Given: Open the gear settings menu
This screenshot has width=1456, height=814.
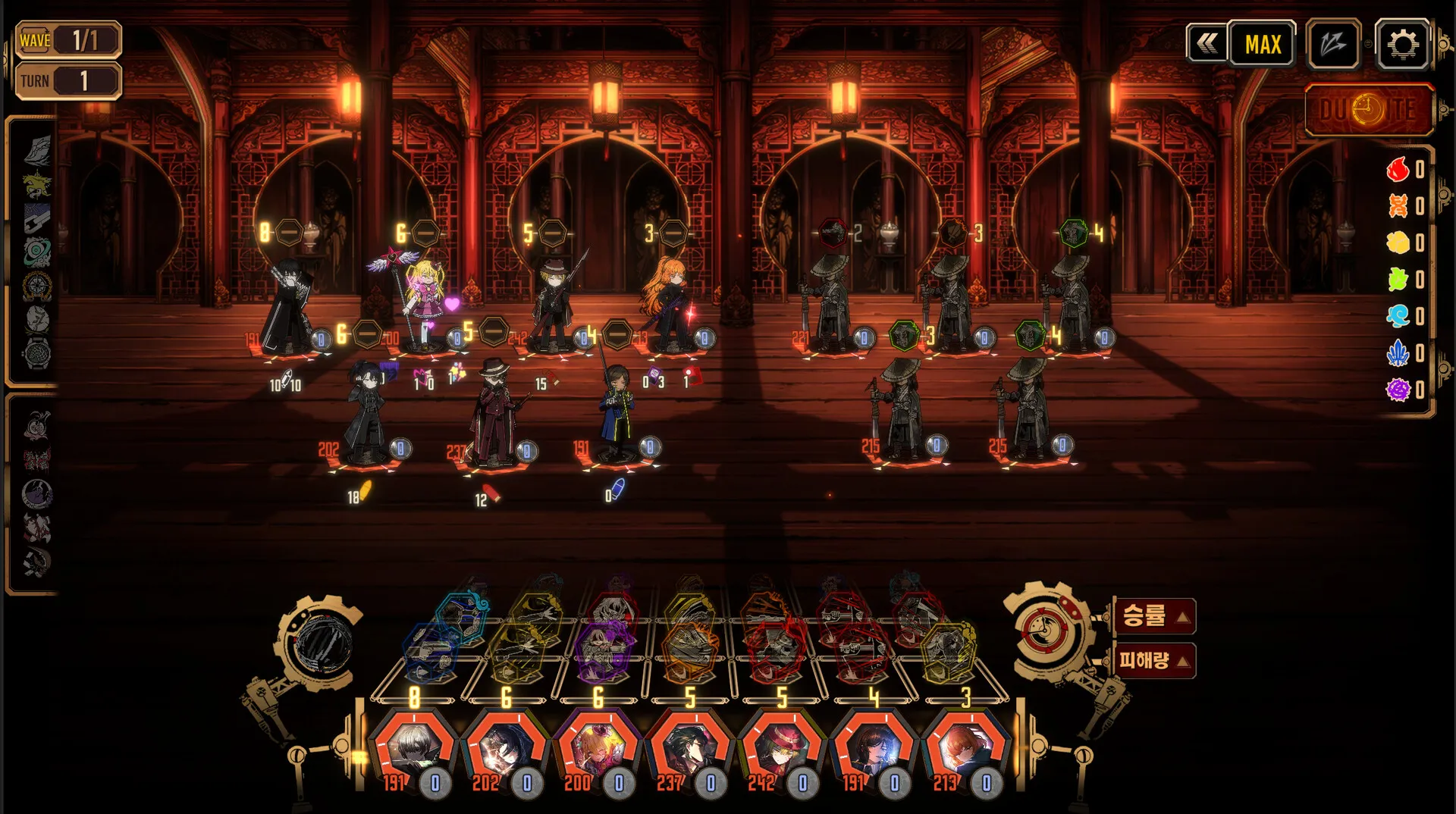Looking at the screenshot, I should click(x=1402, y=45).
